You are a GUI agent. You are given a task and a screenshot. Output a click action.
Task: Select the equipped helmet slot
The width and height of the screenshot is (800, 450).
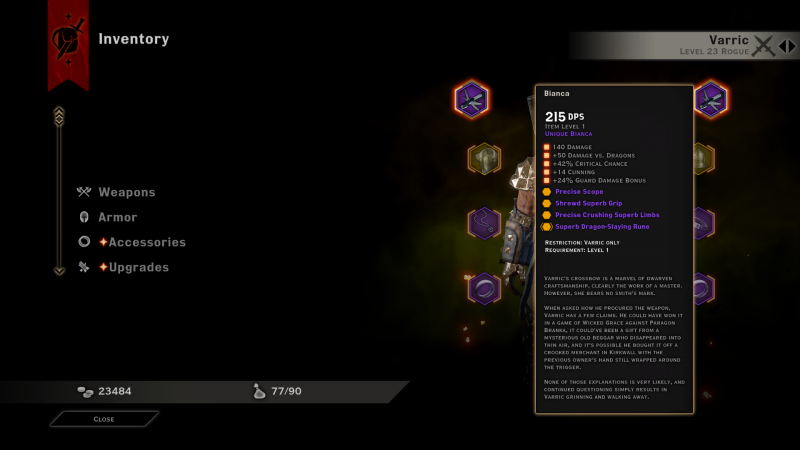[484, 158]
